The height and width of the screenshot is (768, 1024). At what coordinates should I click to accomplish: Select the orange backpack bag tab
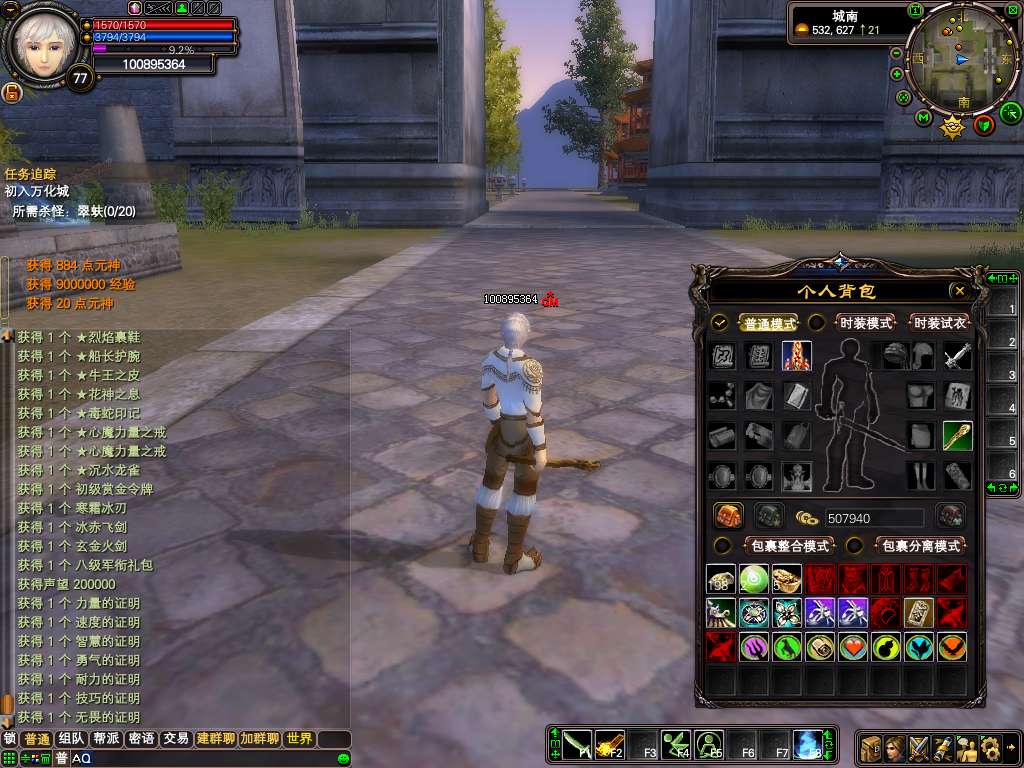[x=728, y=516]
